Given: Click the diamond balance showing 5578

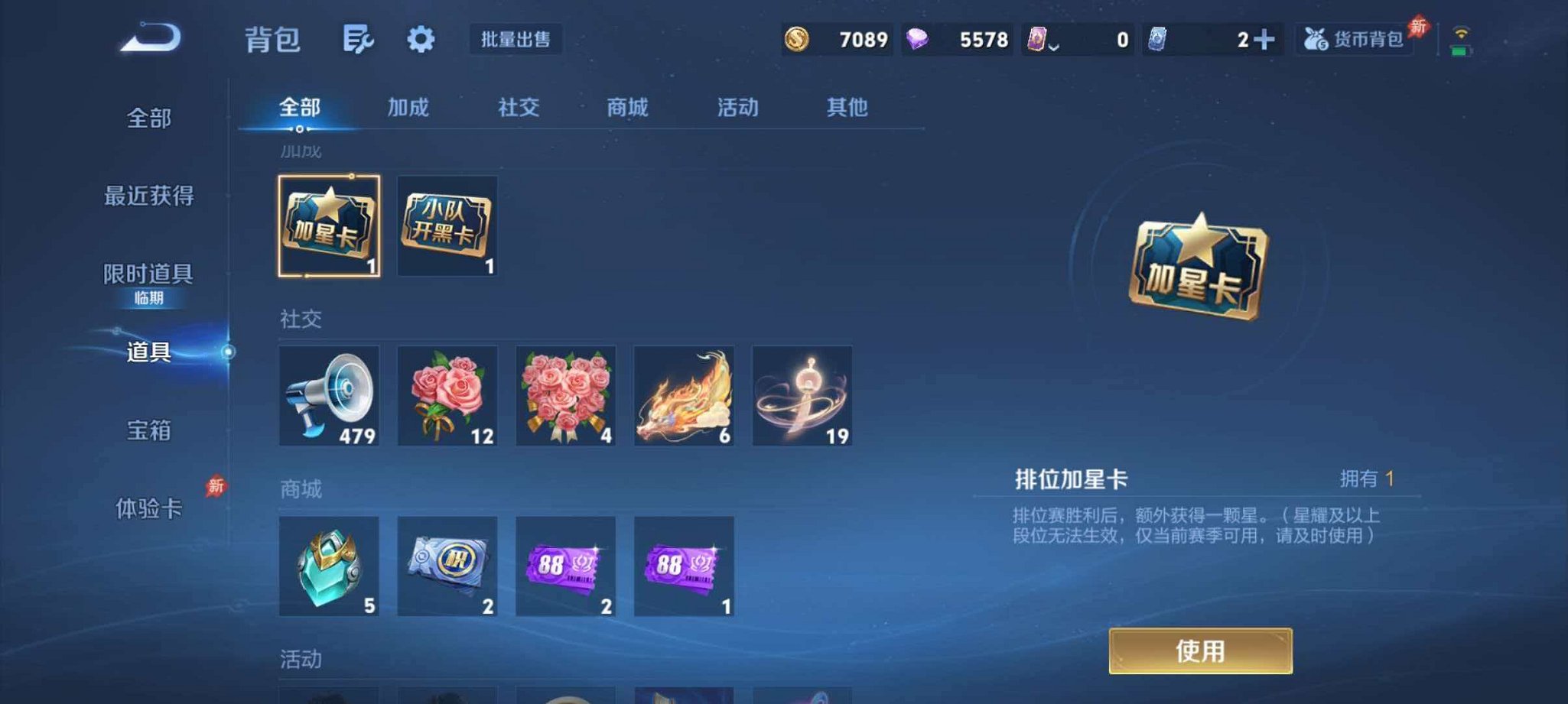Looking at the screenshot, I should point(960,39).
